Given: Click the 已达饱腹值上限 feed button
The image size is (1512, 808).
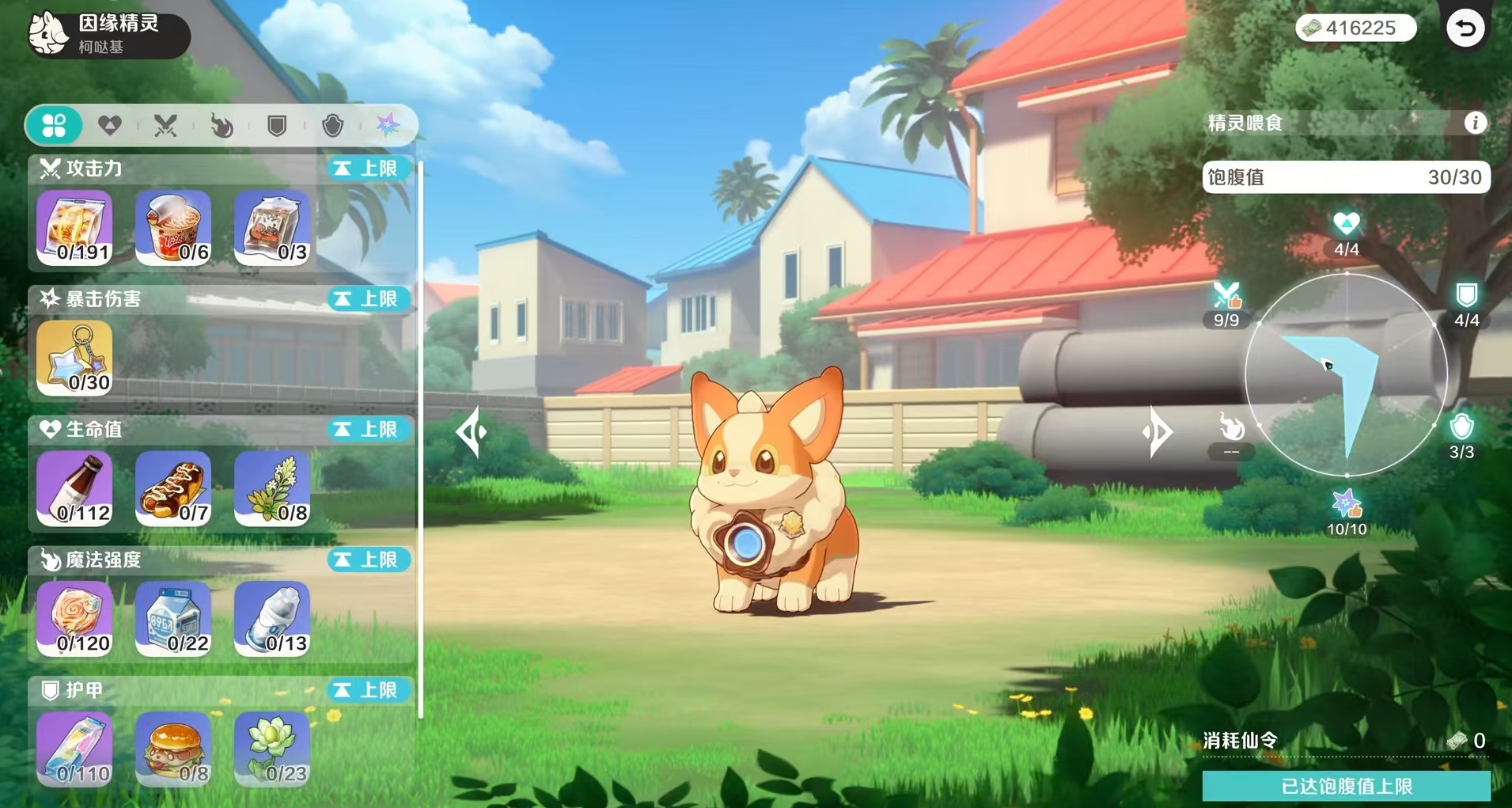Looking at the screenshot, I should tap(1346, 786).
